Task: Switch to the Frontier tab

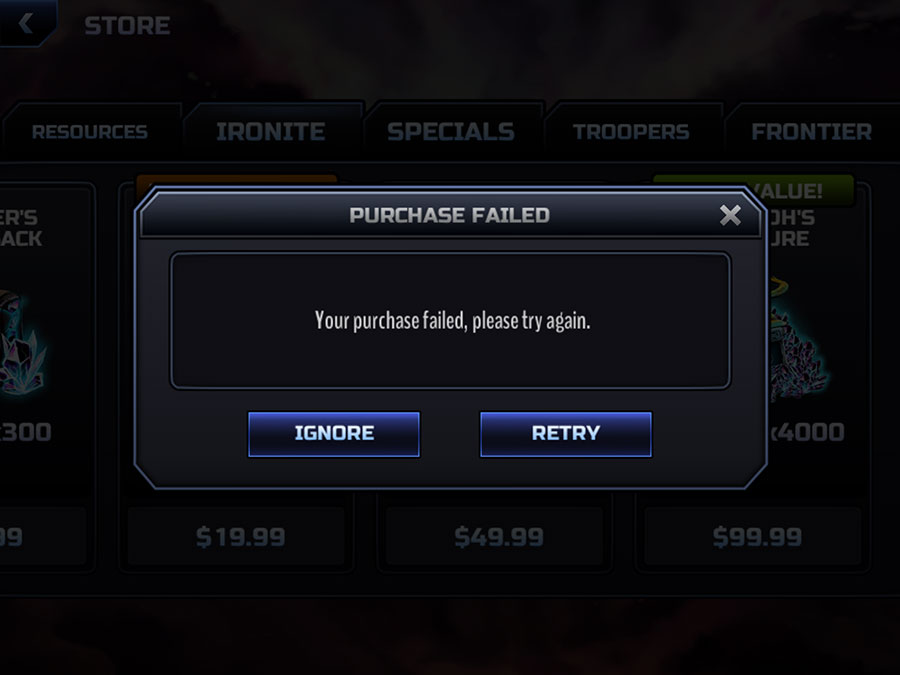Action: 811,132
